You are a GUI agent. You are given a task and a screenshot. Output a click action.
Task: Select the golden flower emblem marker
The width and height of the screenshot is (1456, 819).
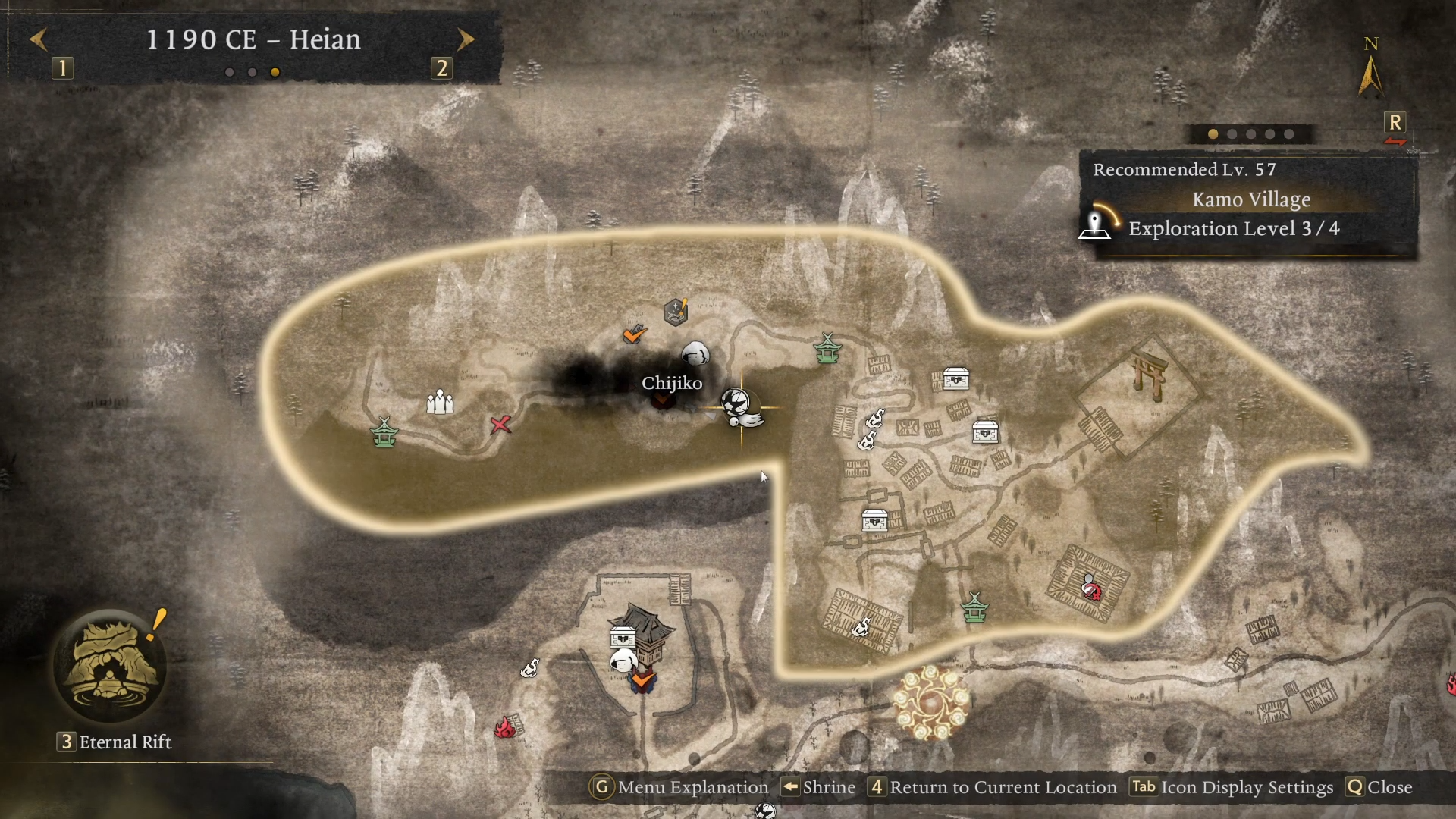point(931,702)
